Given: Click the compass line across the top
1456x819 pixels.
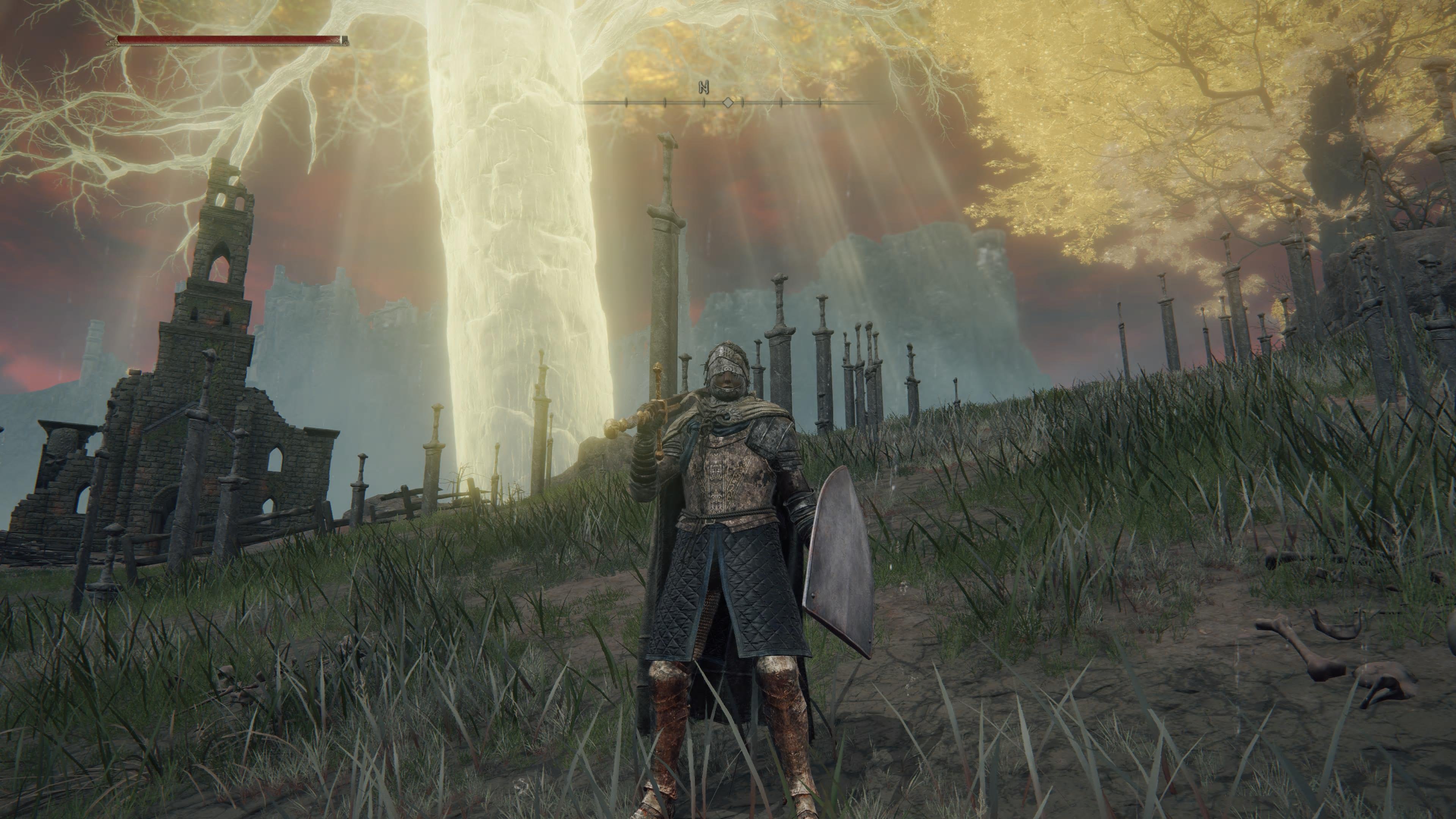Looking at the screenshot, I should (763, 103).
